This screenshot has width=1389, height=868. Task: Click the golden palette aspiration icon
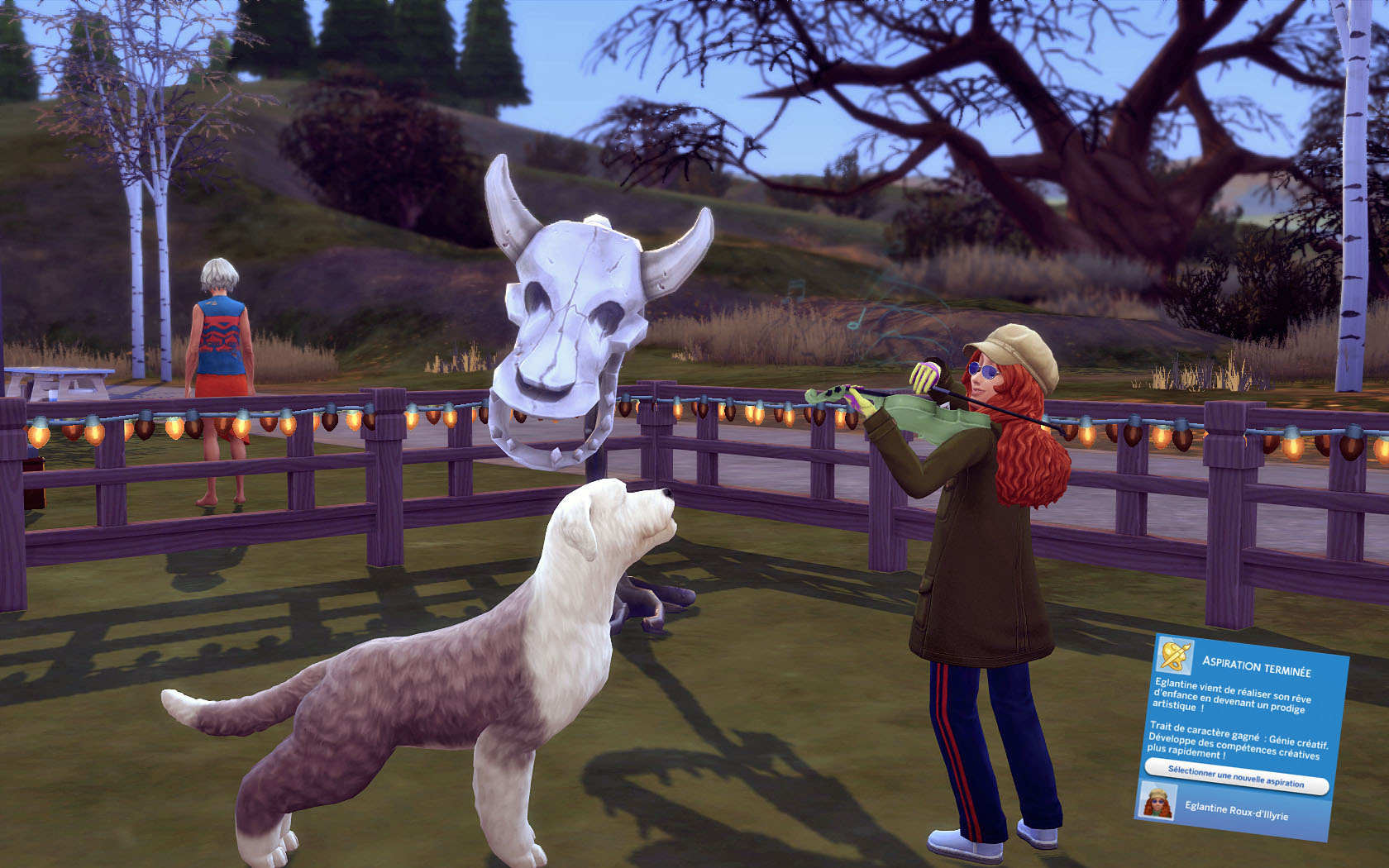pyautogui.click(x=1175, y=655)
